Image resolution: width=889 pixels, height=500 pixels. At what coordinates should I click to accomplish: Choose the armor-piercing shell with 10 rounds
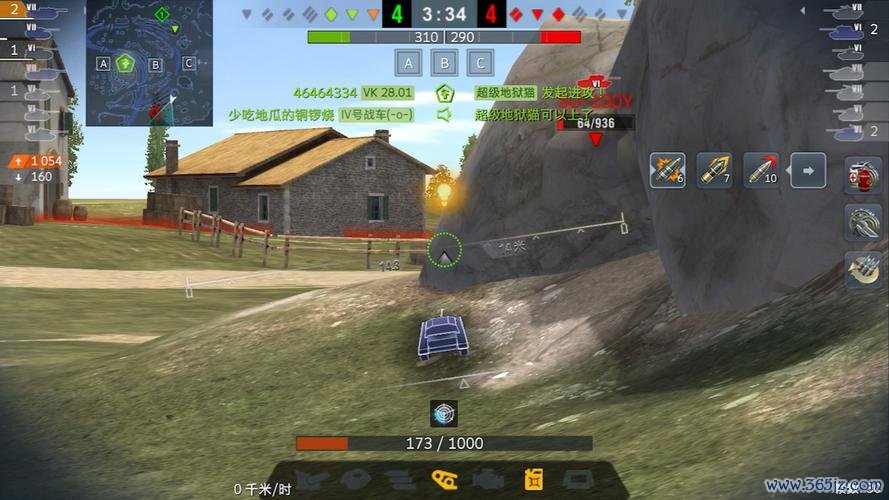pyautogui.click(x=761, y=170)
